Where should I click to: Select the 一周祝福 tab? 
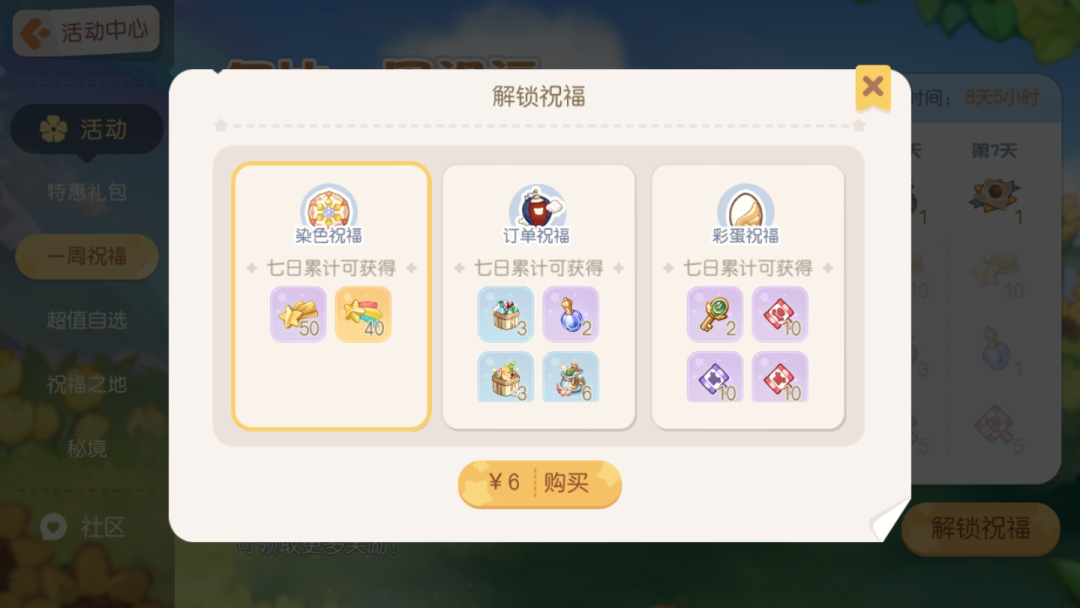click(x=87, y=257)
